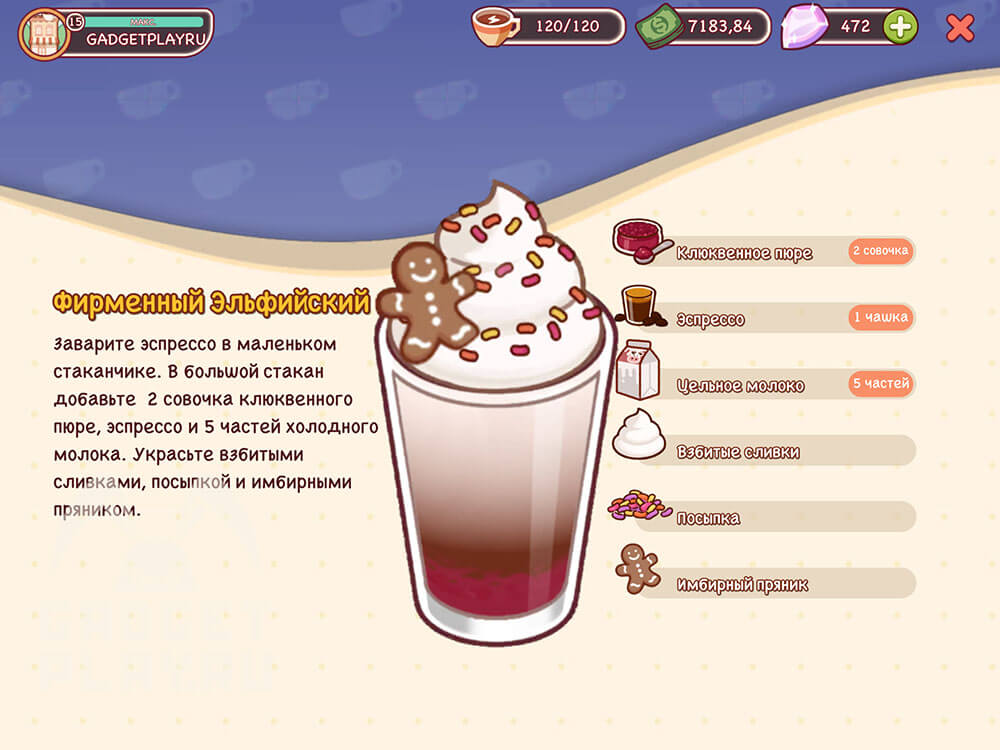1000x750 pixels.
Task: Select the cranberry puree ingredient row
Action: pos(765,252)
